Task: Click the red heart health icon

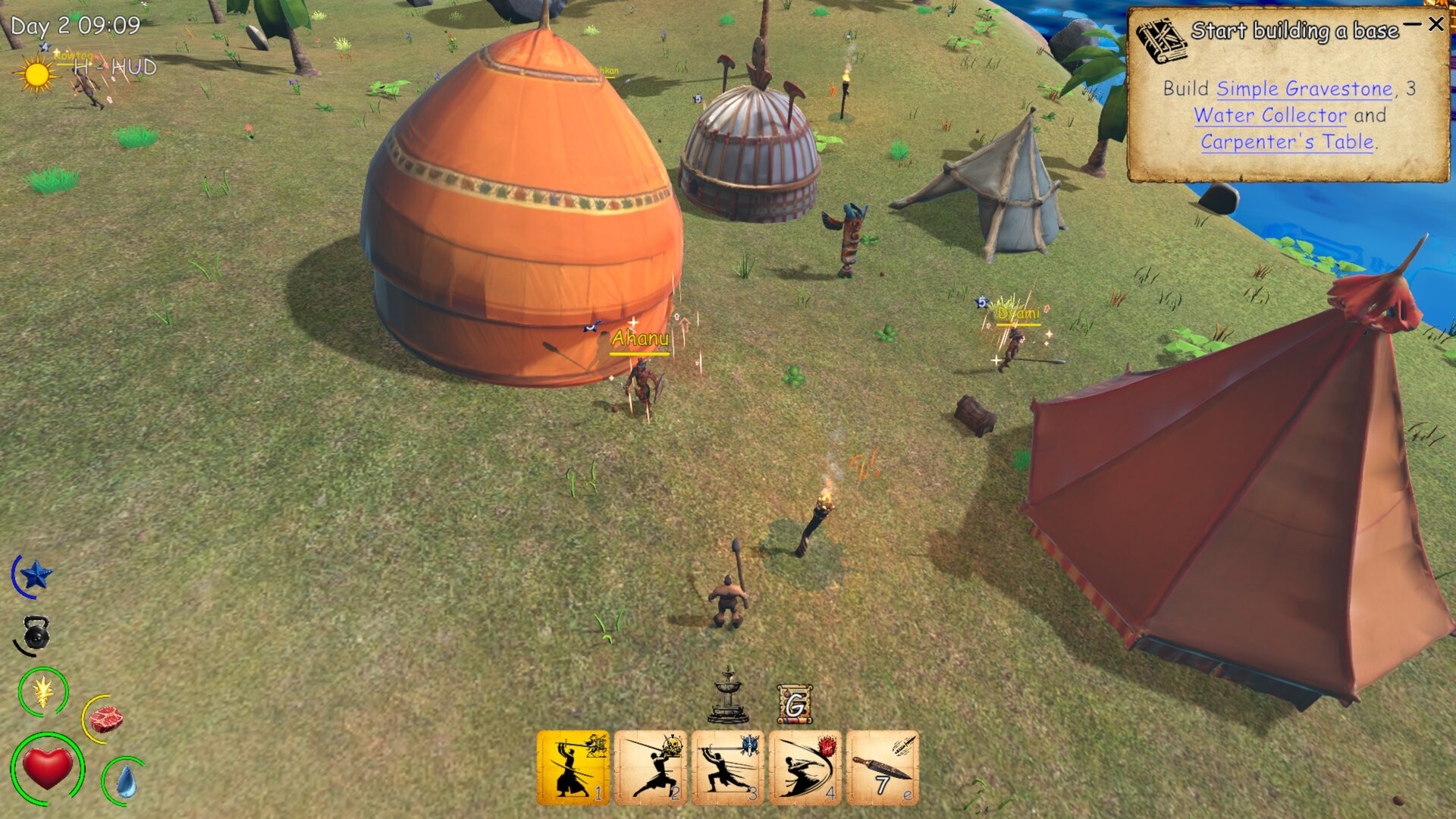Action: pyautogui.click(x=47, y=768)
